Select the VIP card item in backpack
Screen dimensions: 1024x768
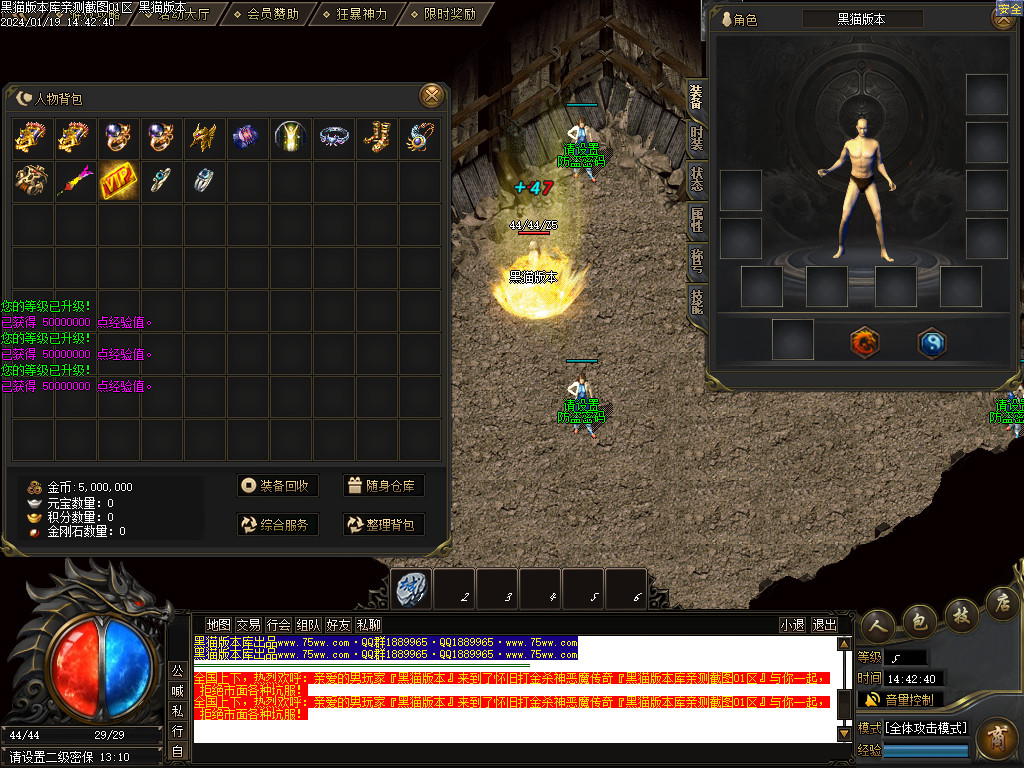pos(119,180)
